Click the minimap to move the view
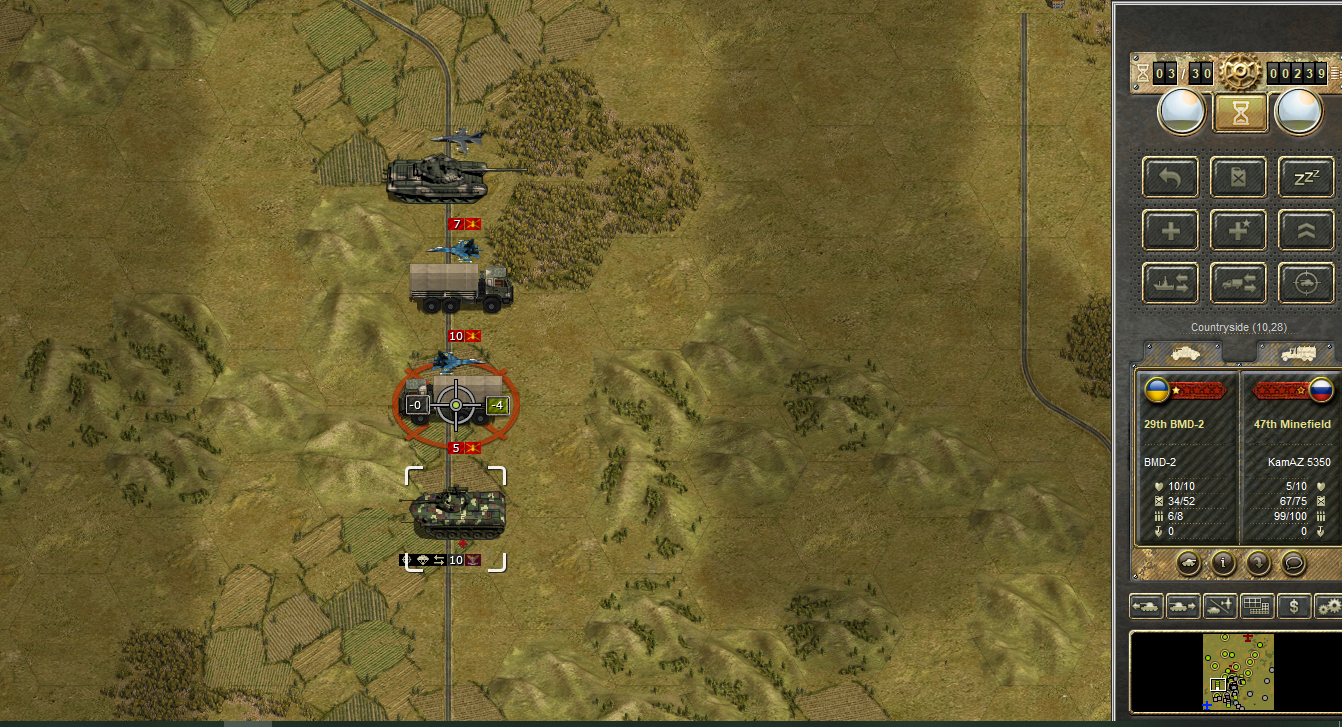 click(x=1237, y=672)
